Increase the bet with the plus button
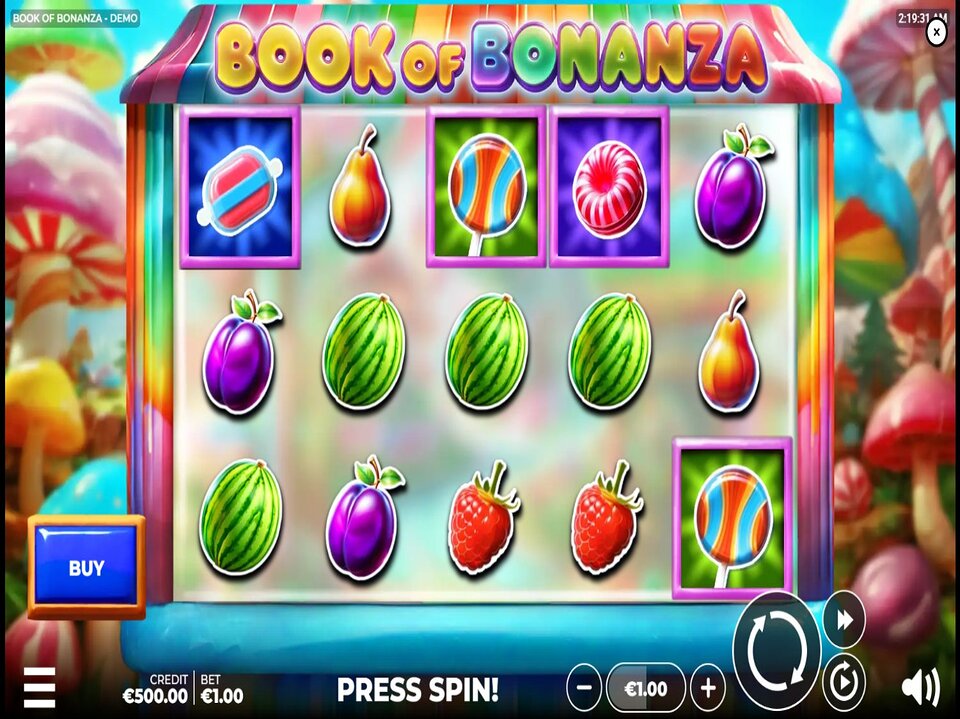The width and height of the screenshot is (960, 719). point(708,688)
